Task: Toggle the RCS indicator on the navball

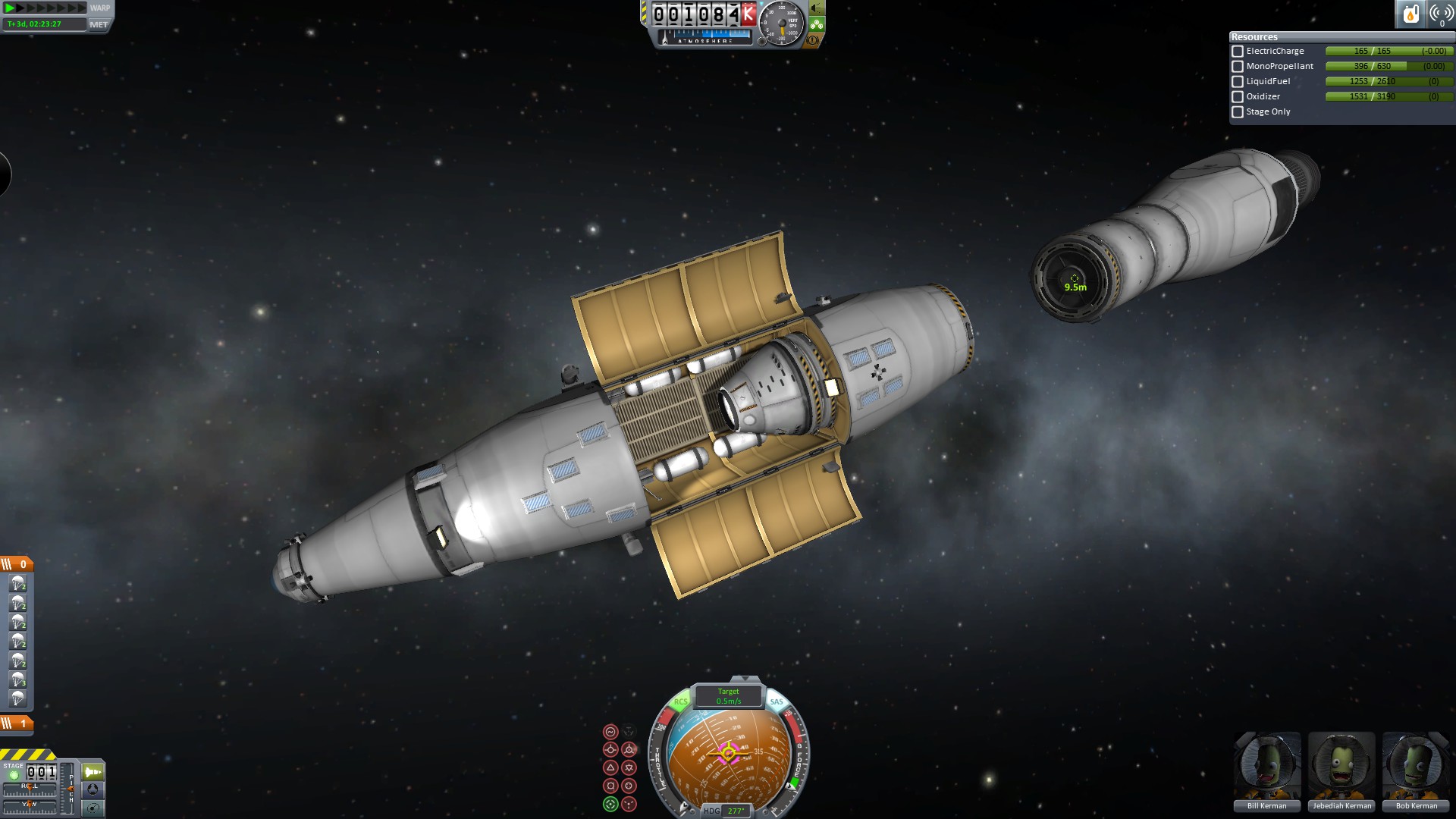Action: [x=680, y=702]
